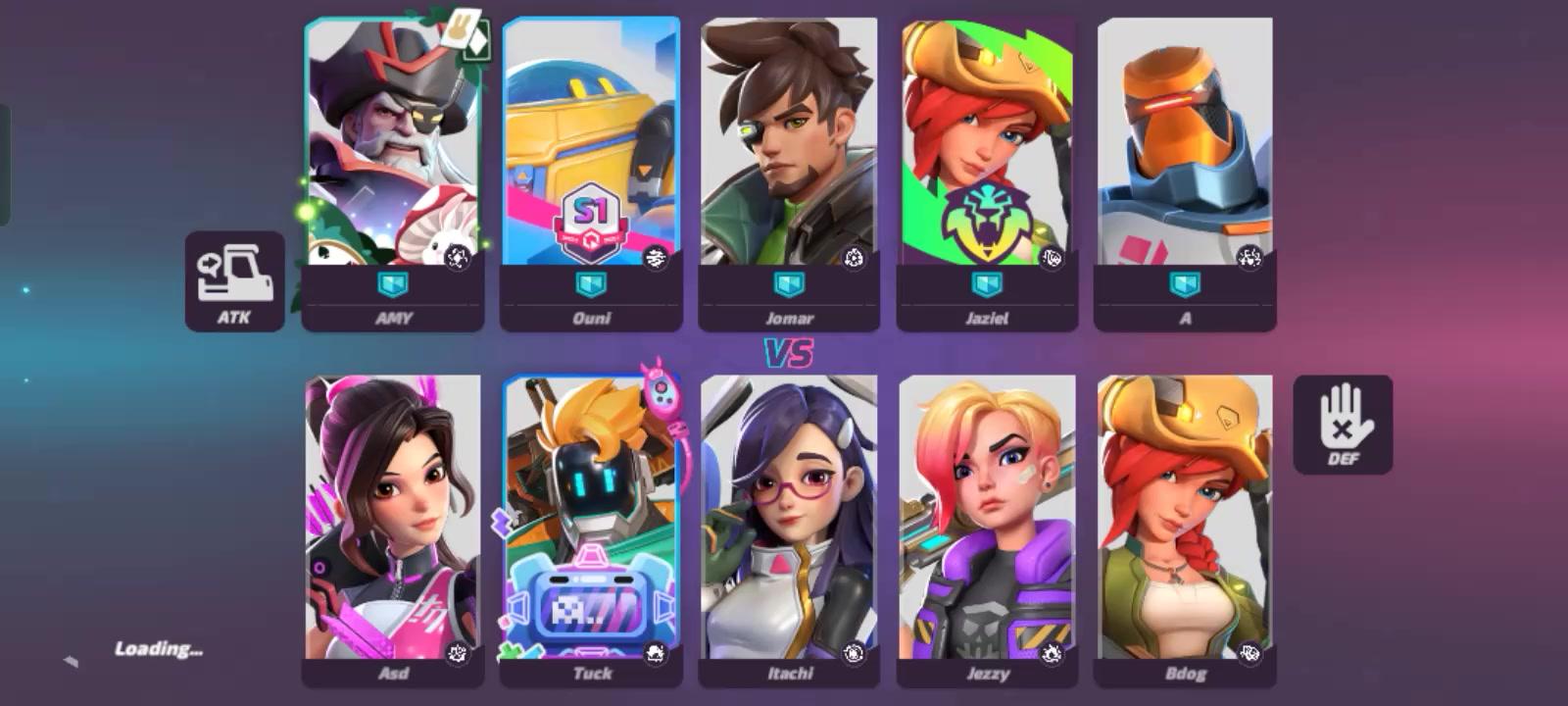Viewport: 1568px width, 706px height.
Task: Expand Jezzy's player card details
Action: click(x=988, y=520)
